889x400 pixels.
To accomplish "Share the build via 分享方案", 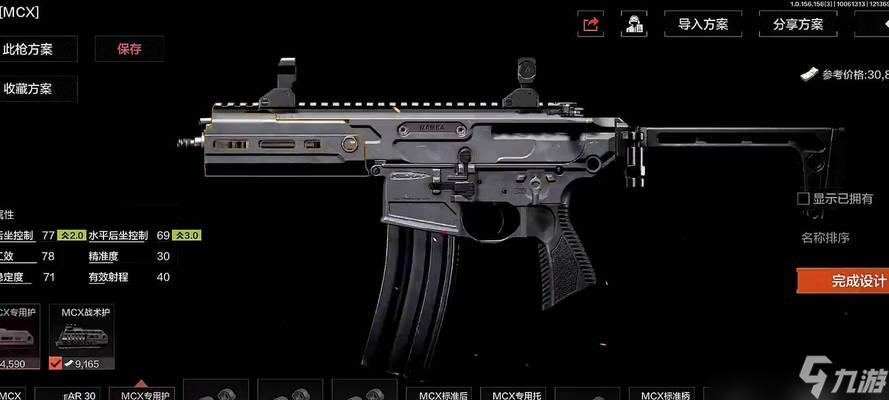I will click(x=799, y=24).
